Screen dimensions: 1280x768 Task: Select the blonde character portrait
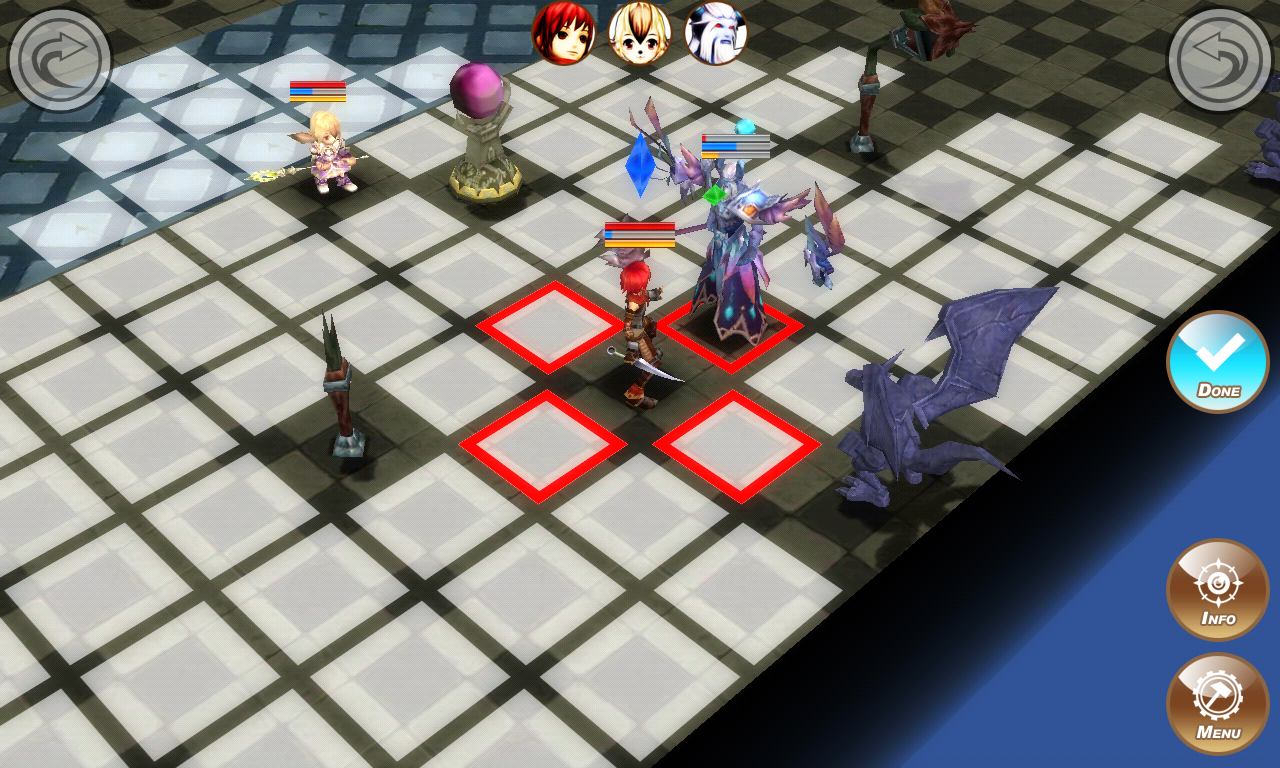[640, 34]
